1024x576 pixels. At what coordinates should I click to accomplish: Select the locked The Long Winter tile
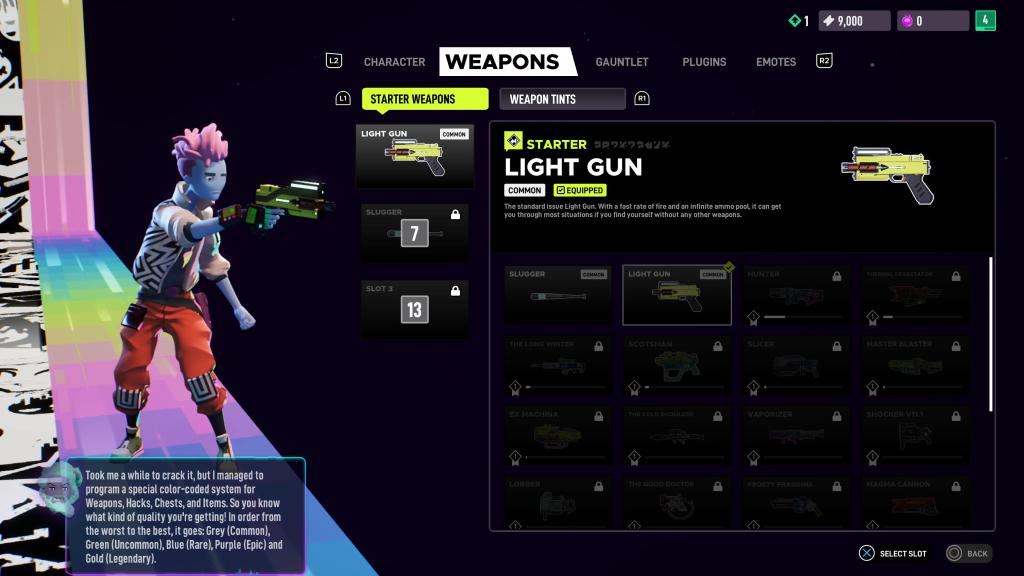point(558,365)
